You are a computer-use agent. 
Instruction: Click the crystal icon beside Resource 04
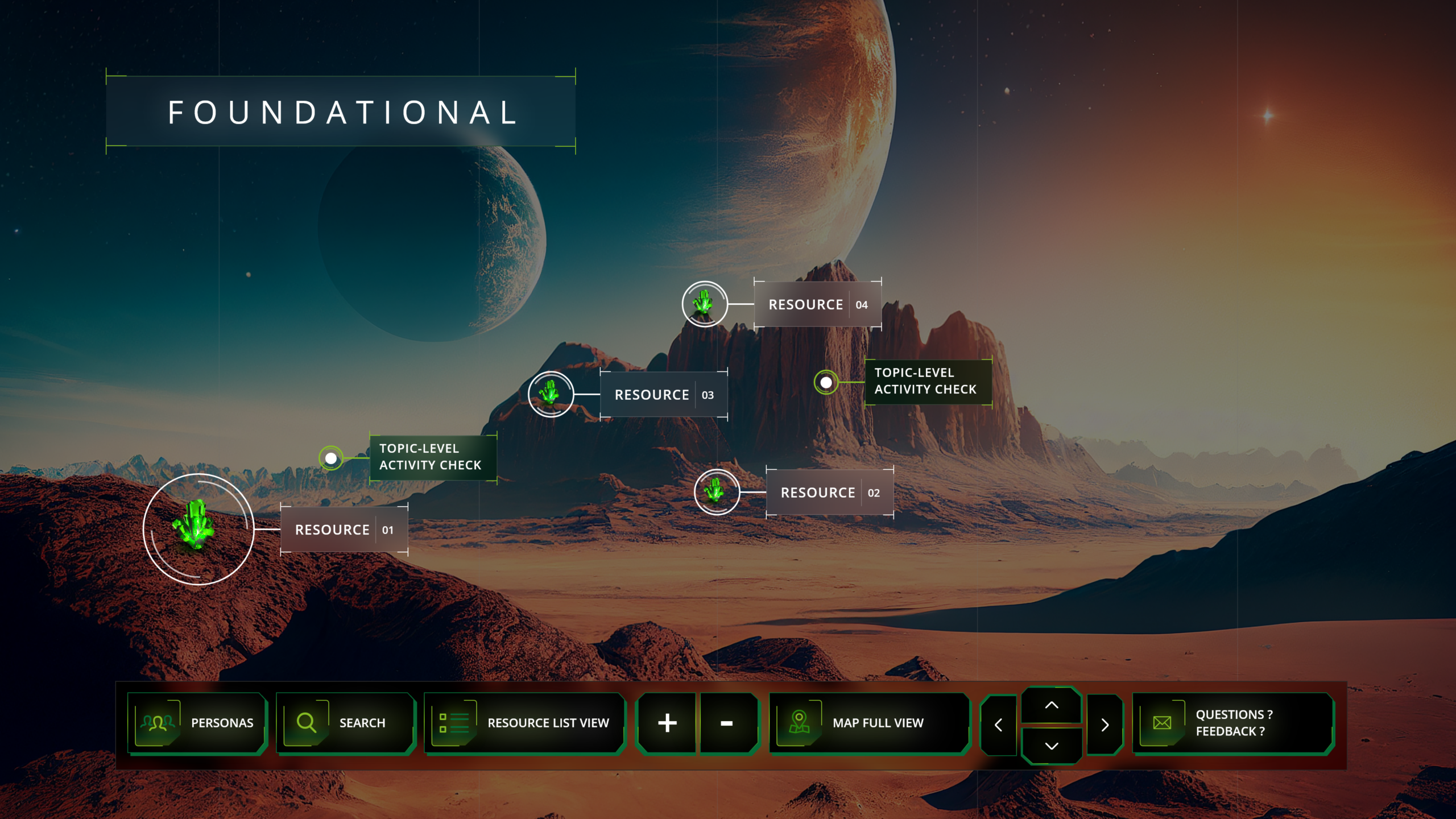705,304
